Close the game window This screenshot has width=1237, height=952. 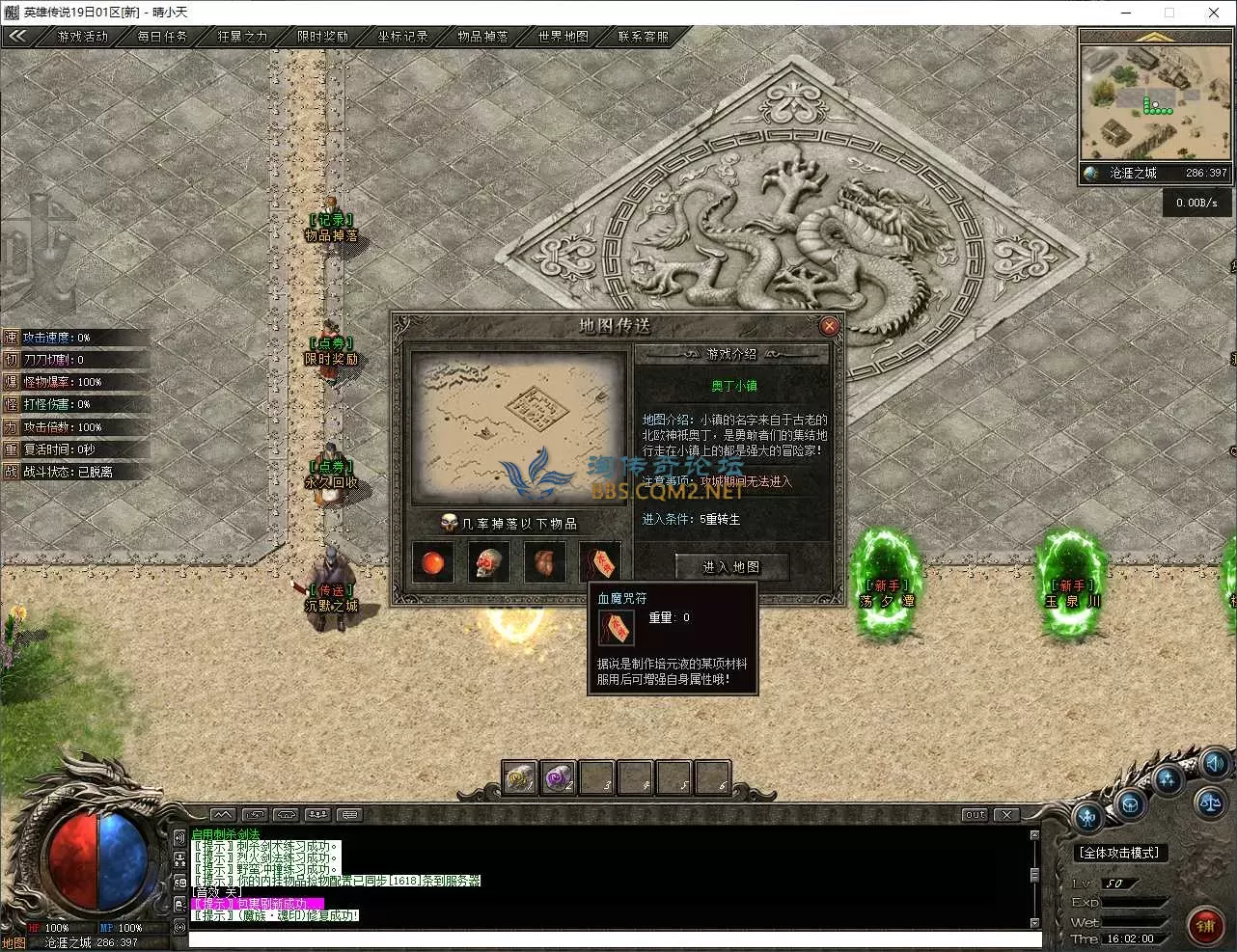[1214, 13]
